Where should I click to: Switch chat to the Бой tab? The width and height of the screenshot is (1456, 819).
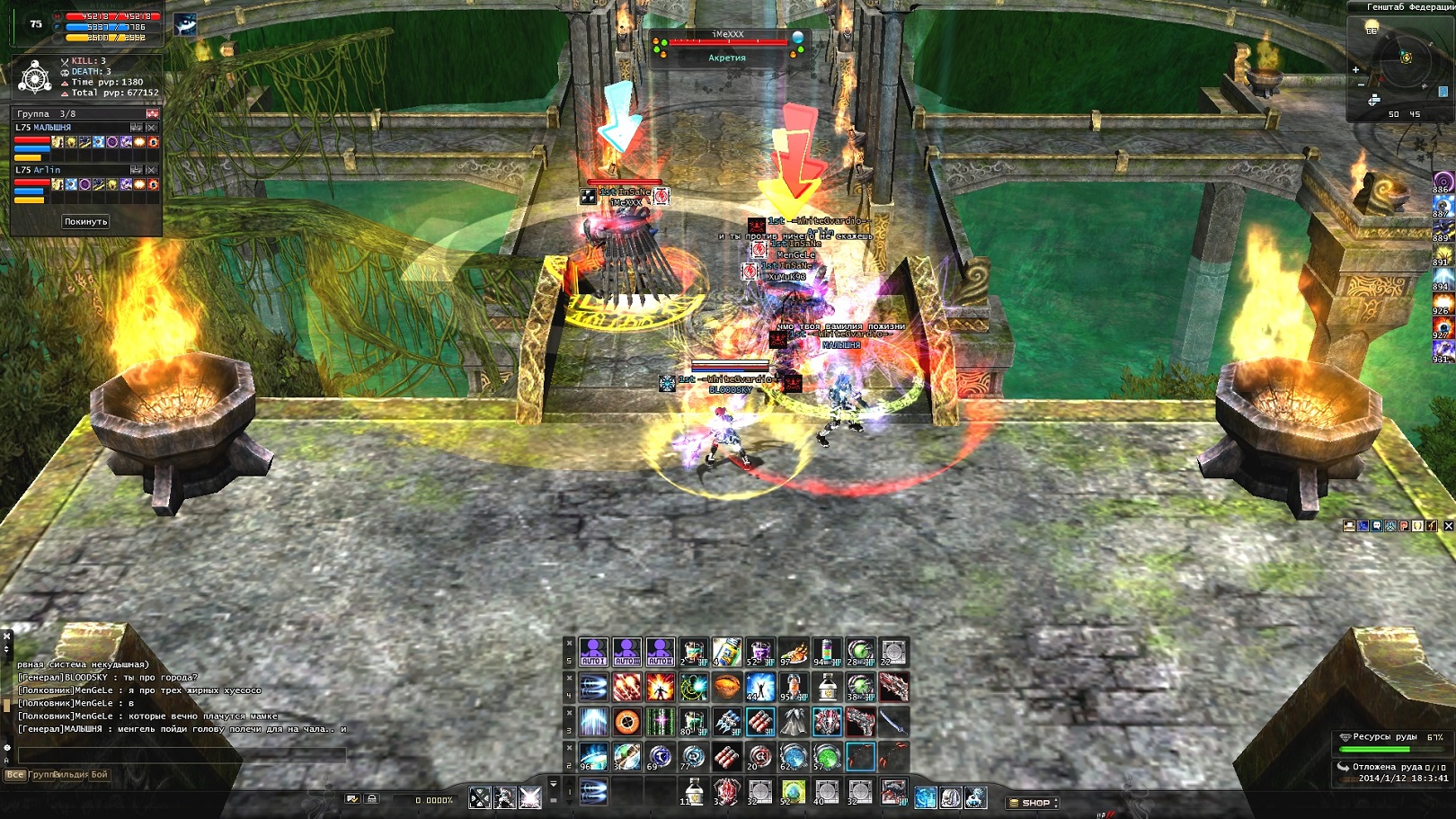tap(99, 774)
